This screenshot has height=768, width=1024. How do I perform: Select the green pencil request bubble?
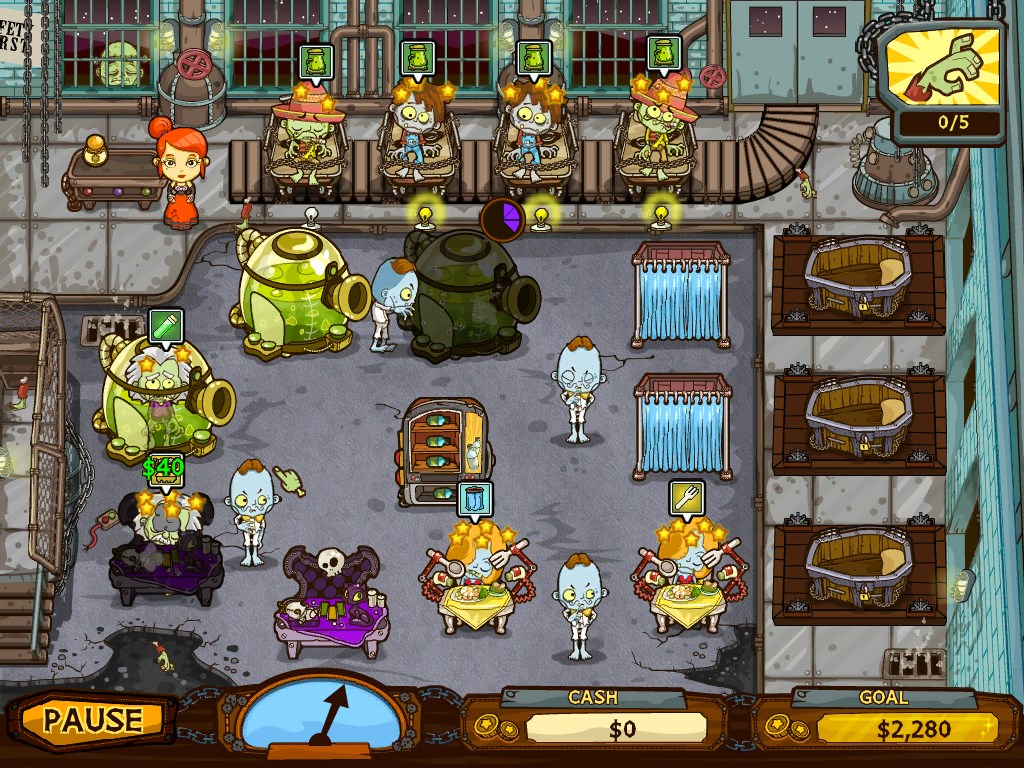pyautogui.click(x=164, y=326)
